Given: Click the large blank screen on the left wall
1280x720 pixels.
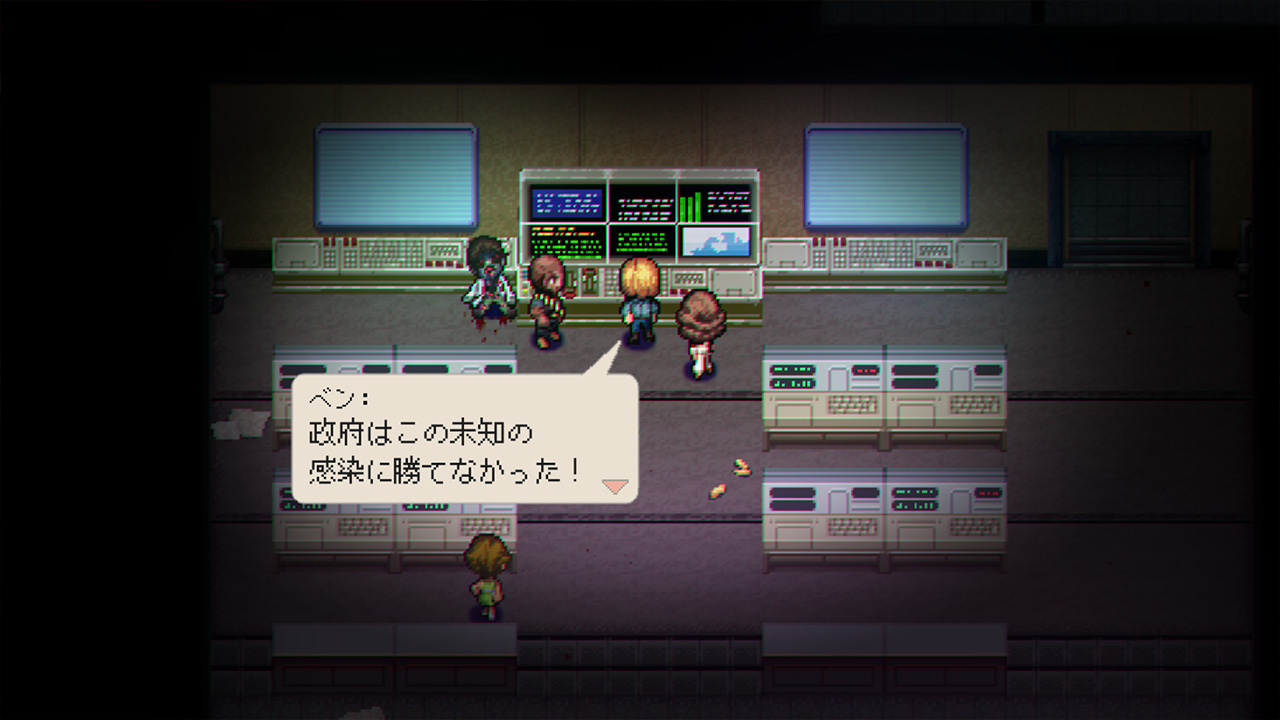Looking at the screenshot, I should click(x=393, y=176).
